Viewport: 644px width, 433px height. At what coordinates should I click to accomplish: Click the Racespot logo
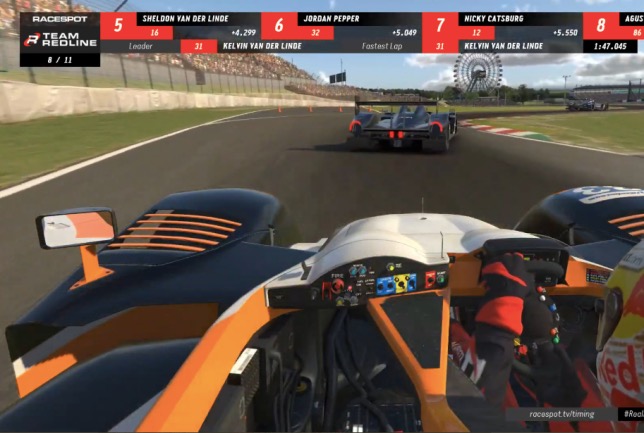tap(60, 19)
